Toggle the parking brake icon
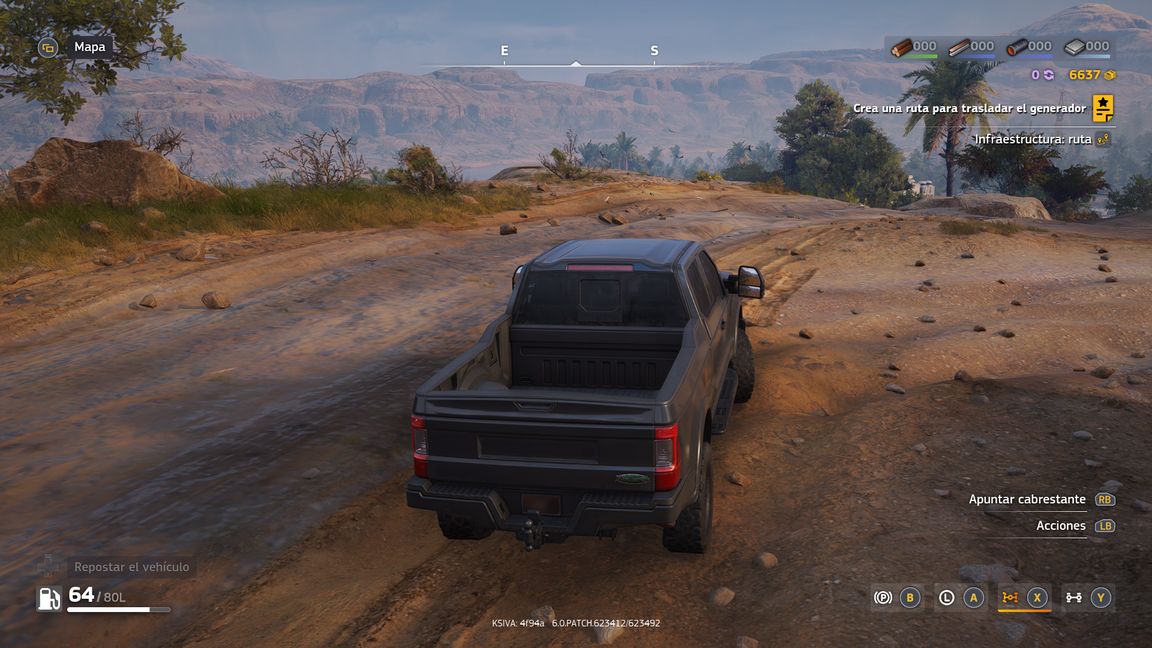 883,598
